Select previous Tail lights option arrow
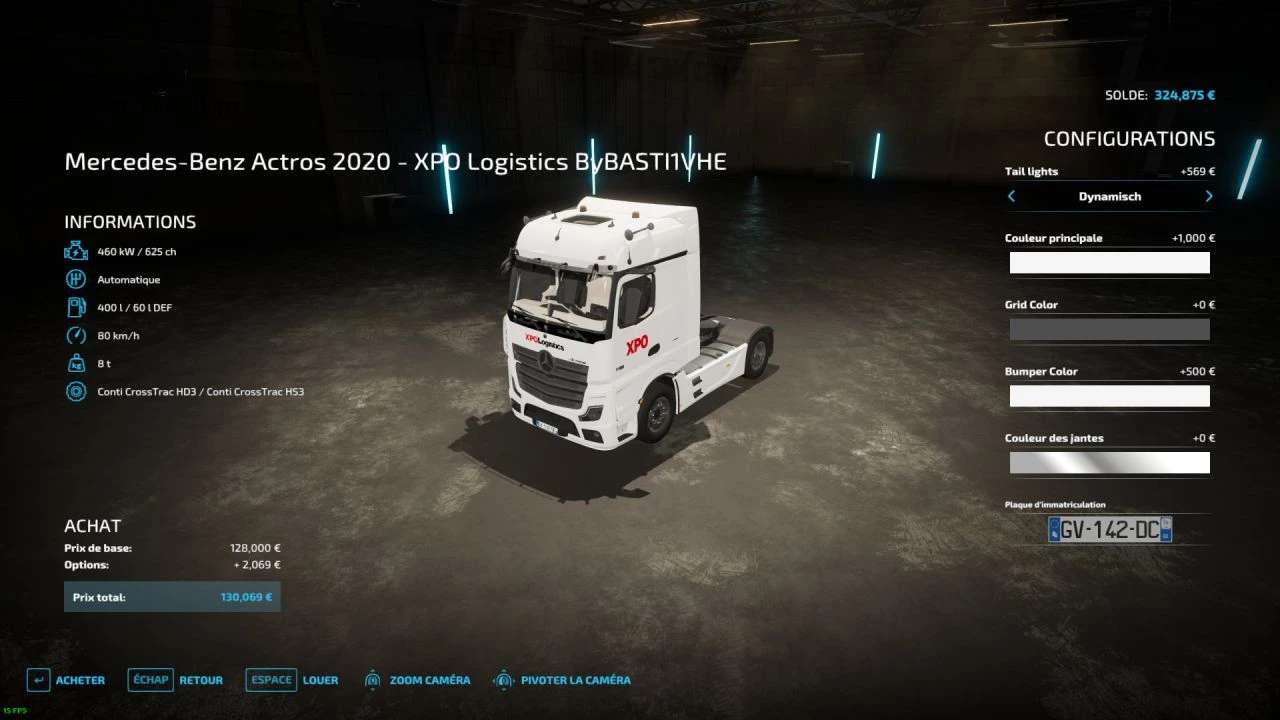This screenshot has width=1280, height=720. (1011, 197)
